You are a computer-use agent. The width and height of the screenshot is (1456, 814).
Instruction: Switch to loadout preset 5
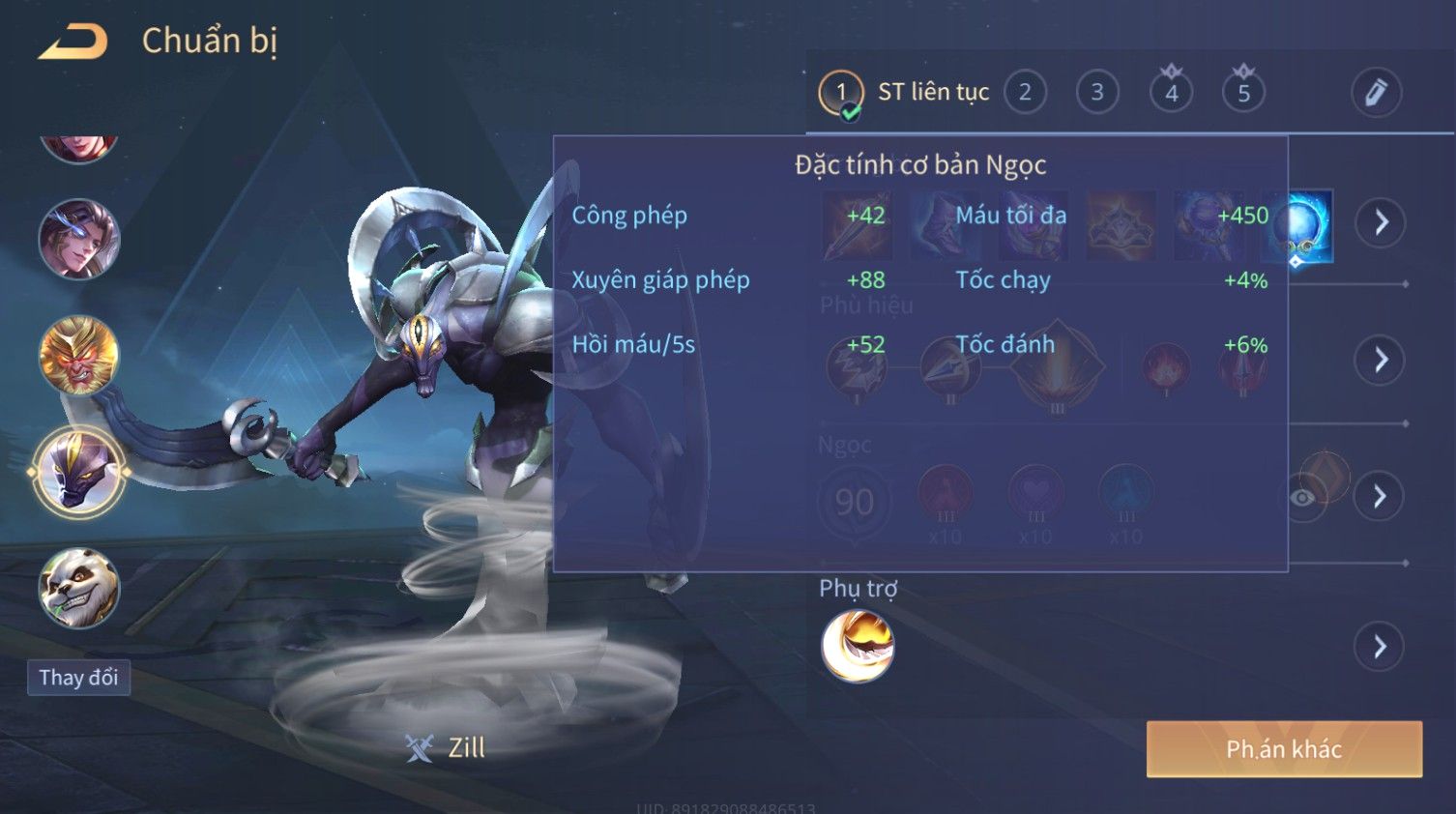click(1243, 93)
